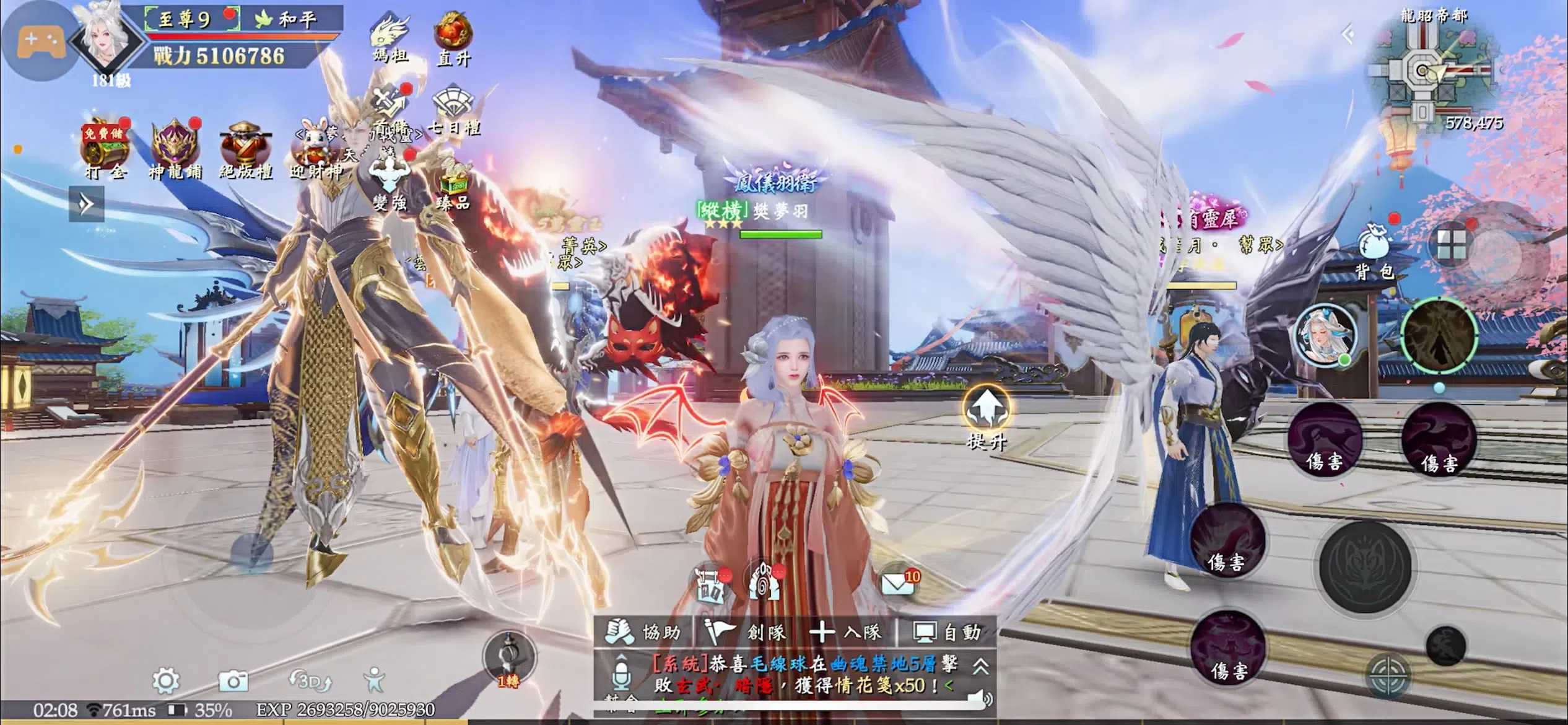
Task: Expand the side panel arrow button
Action: [87, 204]
